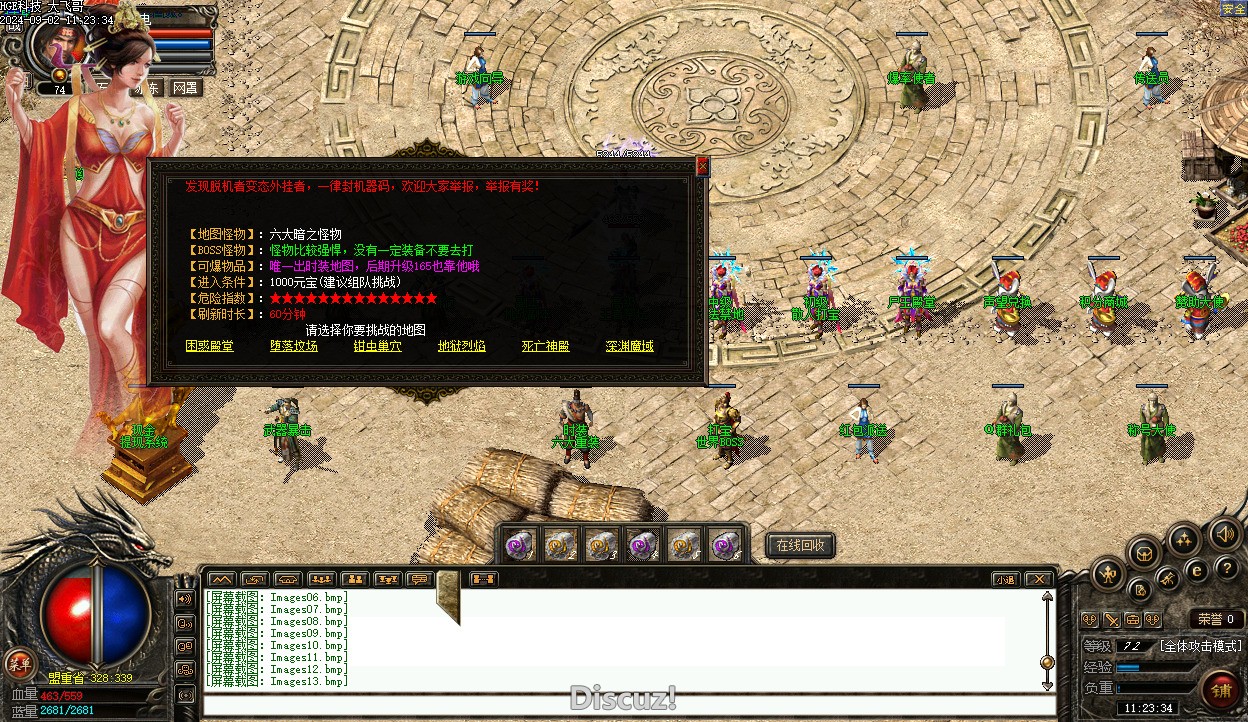Image resolution: width=1248 pixels, height=722 pixels.
Task: Pick the 钳虫巢穴 map option
Action: (x=378, y=346)
